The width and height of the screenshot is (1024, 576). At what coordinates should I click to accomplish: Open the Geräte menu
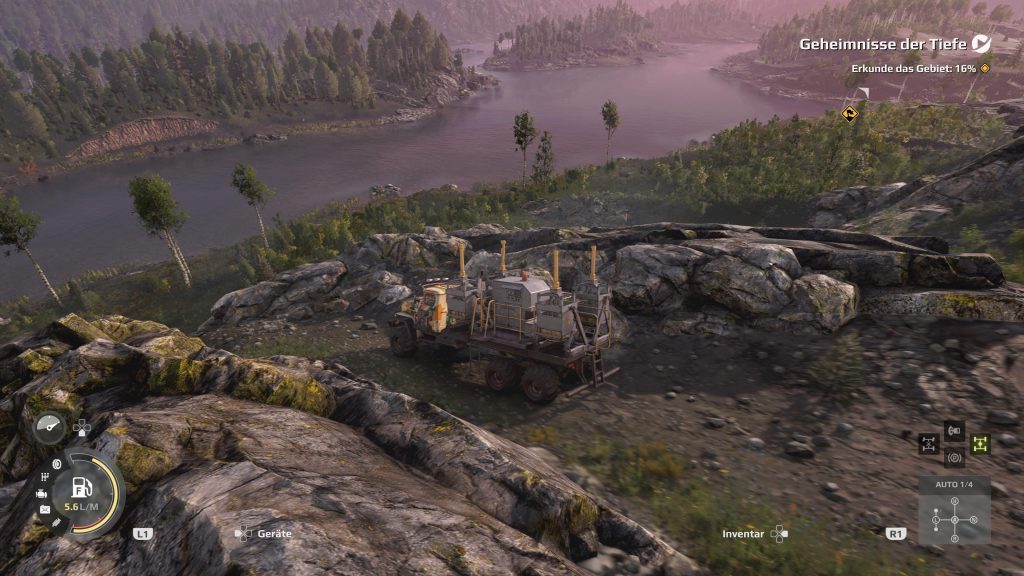pyautogui.click(x=265, y=534)
